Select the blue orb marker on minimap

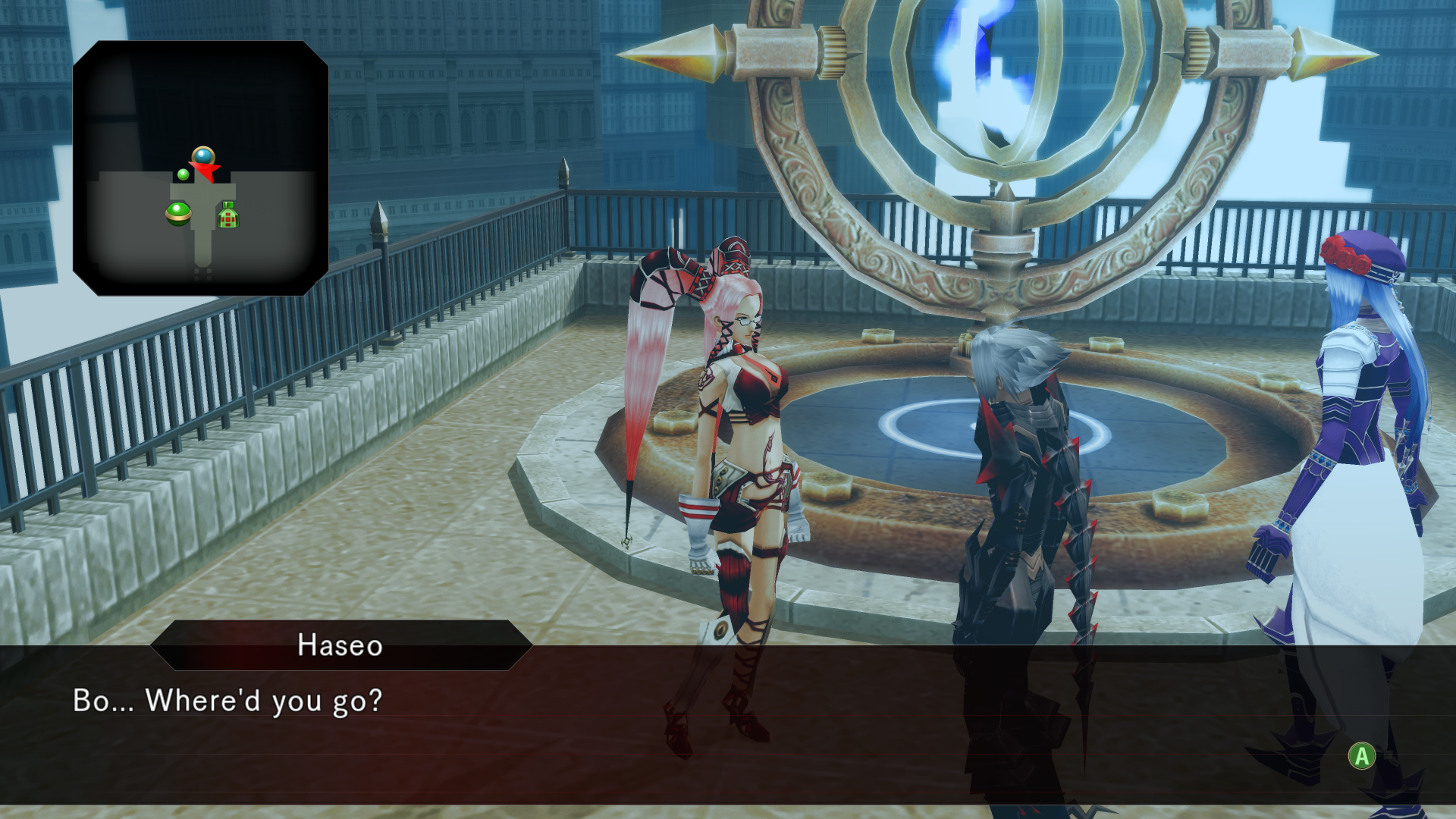click(202, 156)
